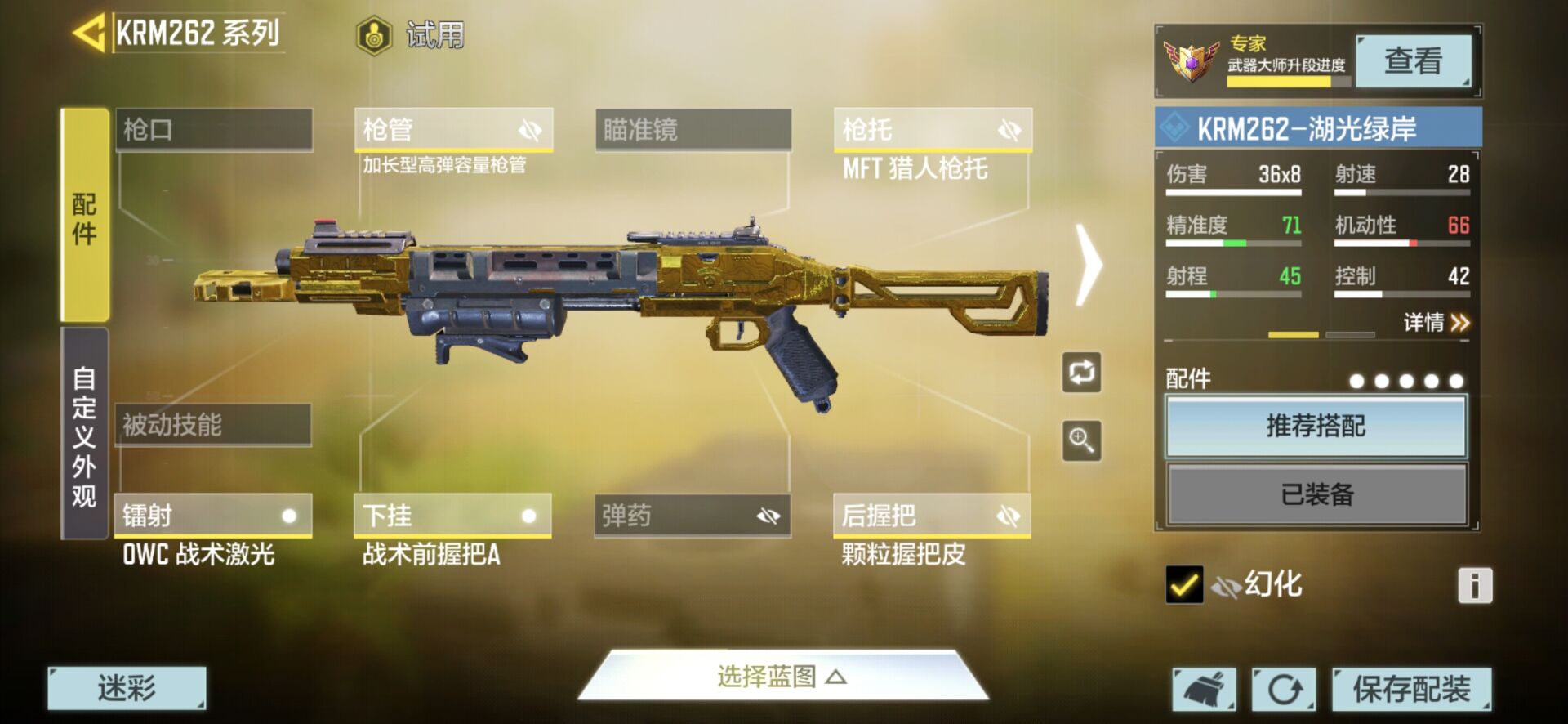Switch to the 自定义外观 tab

(x=85, y=434)
